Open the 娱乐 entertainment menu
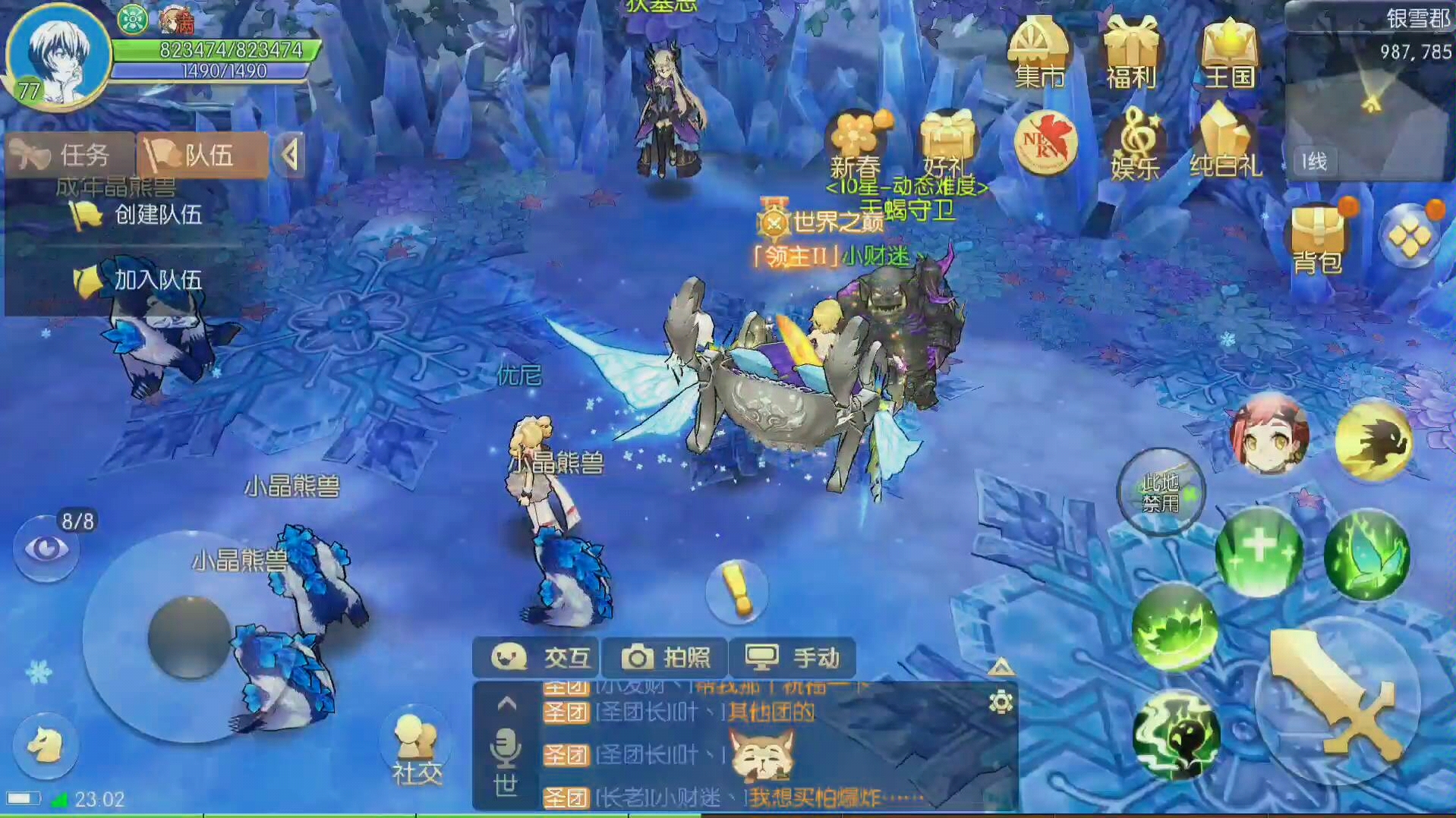This screenshot has width=1456, height=818. click(x=1134, y=146)
